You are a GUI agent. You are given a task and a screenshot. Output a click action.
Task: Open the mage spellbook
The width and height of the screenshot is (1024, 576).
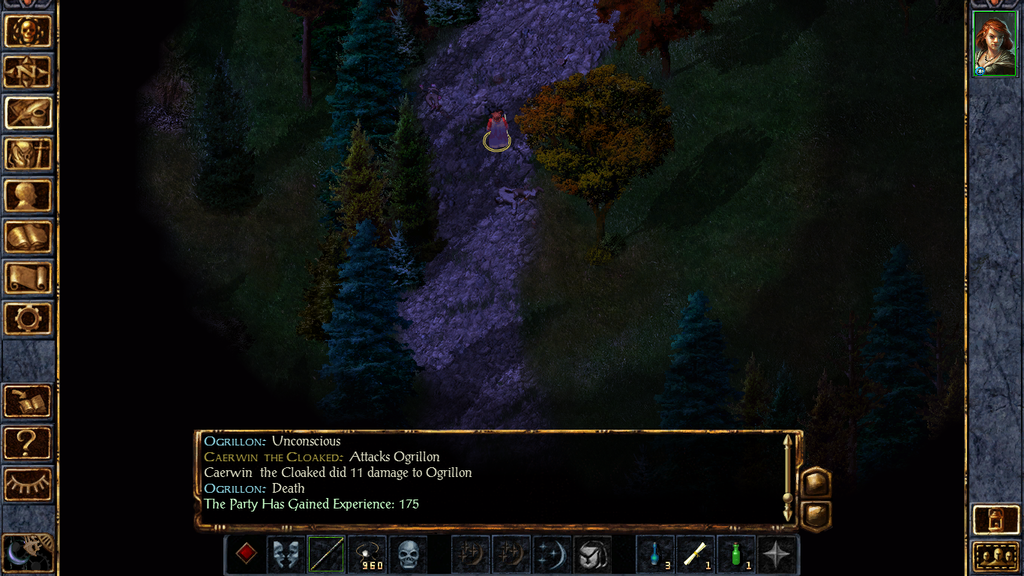click(28, 237)
